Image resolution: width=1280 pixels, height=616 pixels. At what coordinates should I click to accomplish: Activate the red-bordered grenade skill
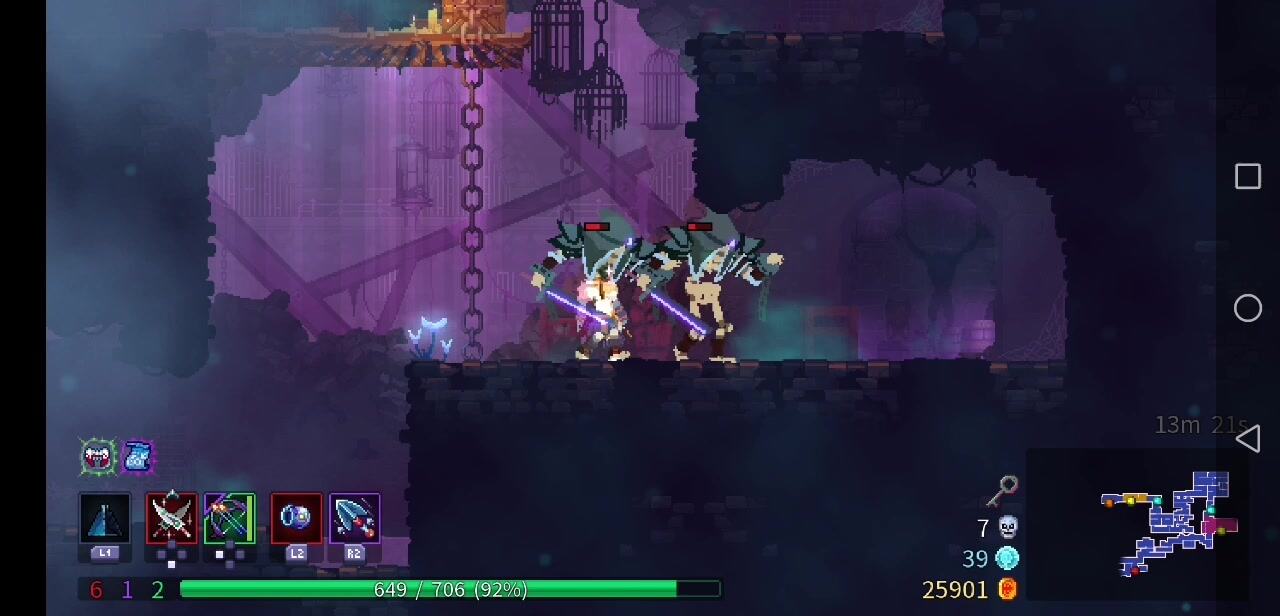pyautogui.click(x=296, y=519)
